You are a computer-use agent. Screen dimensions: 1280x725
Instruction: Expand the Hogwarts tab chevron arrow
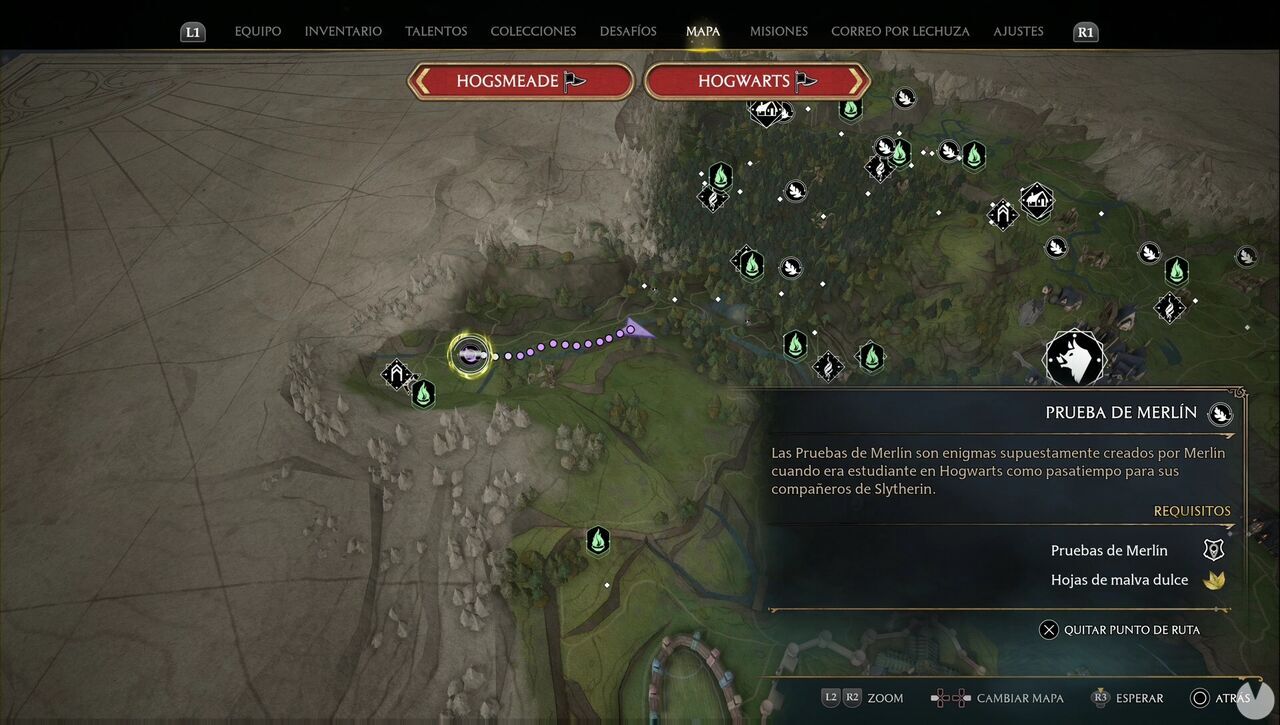(x=856, y=81)
